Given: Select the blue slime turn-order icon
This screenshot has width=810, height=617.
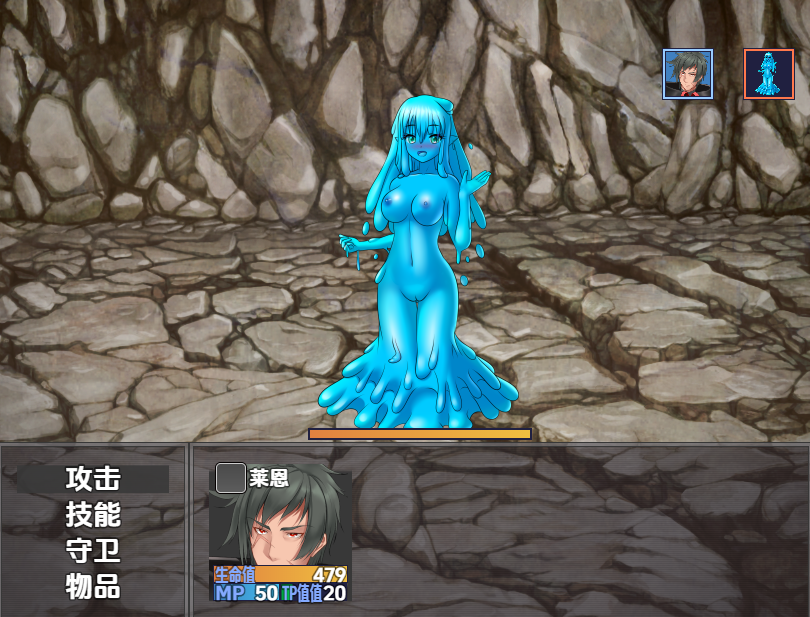Looking at the screenshot, I should pos(768,74).
